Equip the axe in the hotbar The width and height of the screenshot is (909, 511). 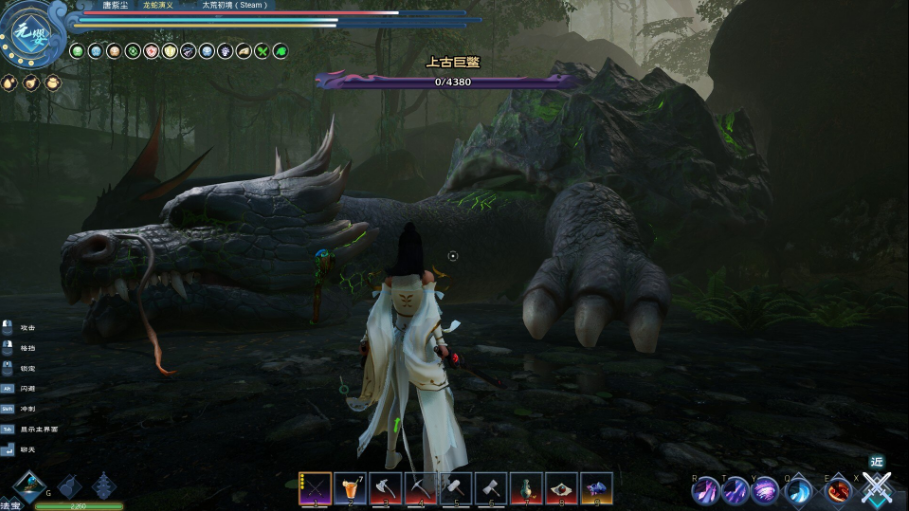point(385,488)
